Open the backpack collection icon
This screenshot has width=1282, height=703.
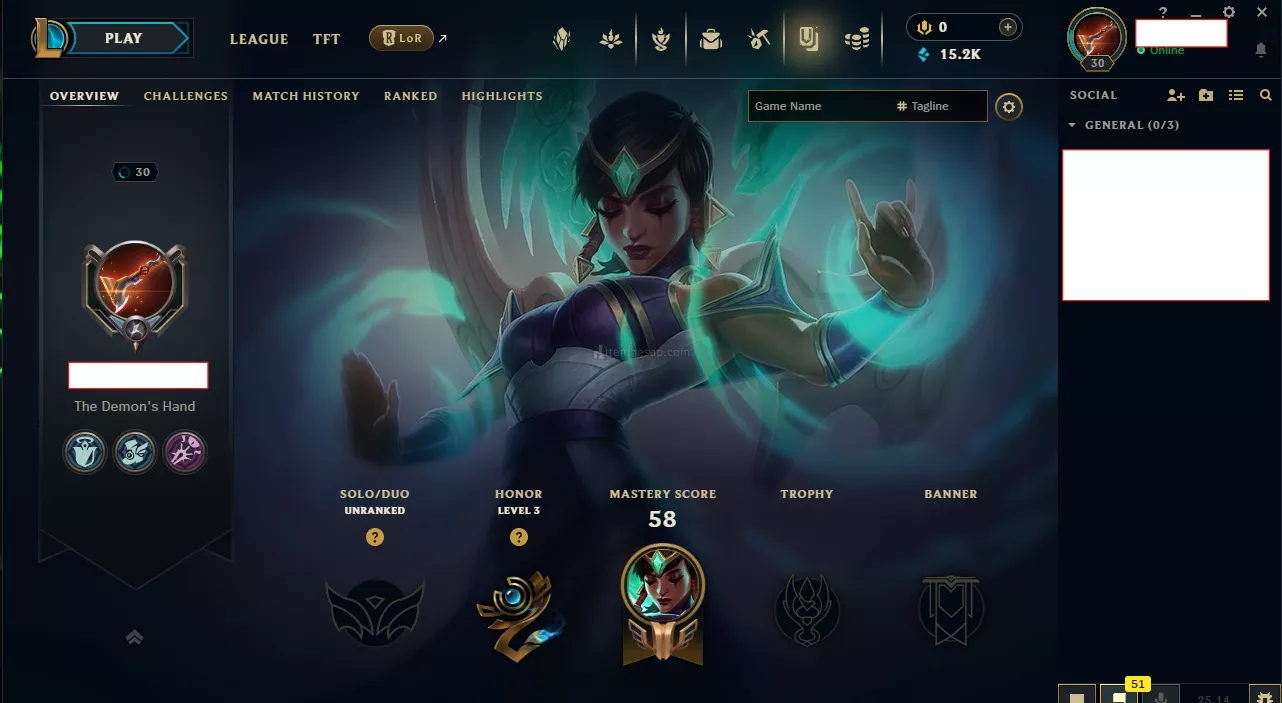point(711,39)
